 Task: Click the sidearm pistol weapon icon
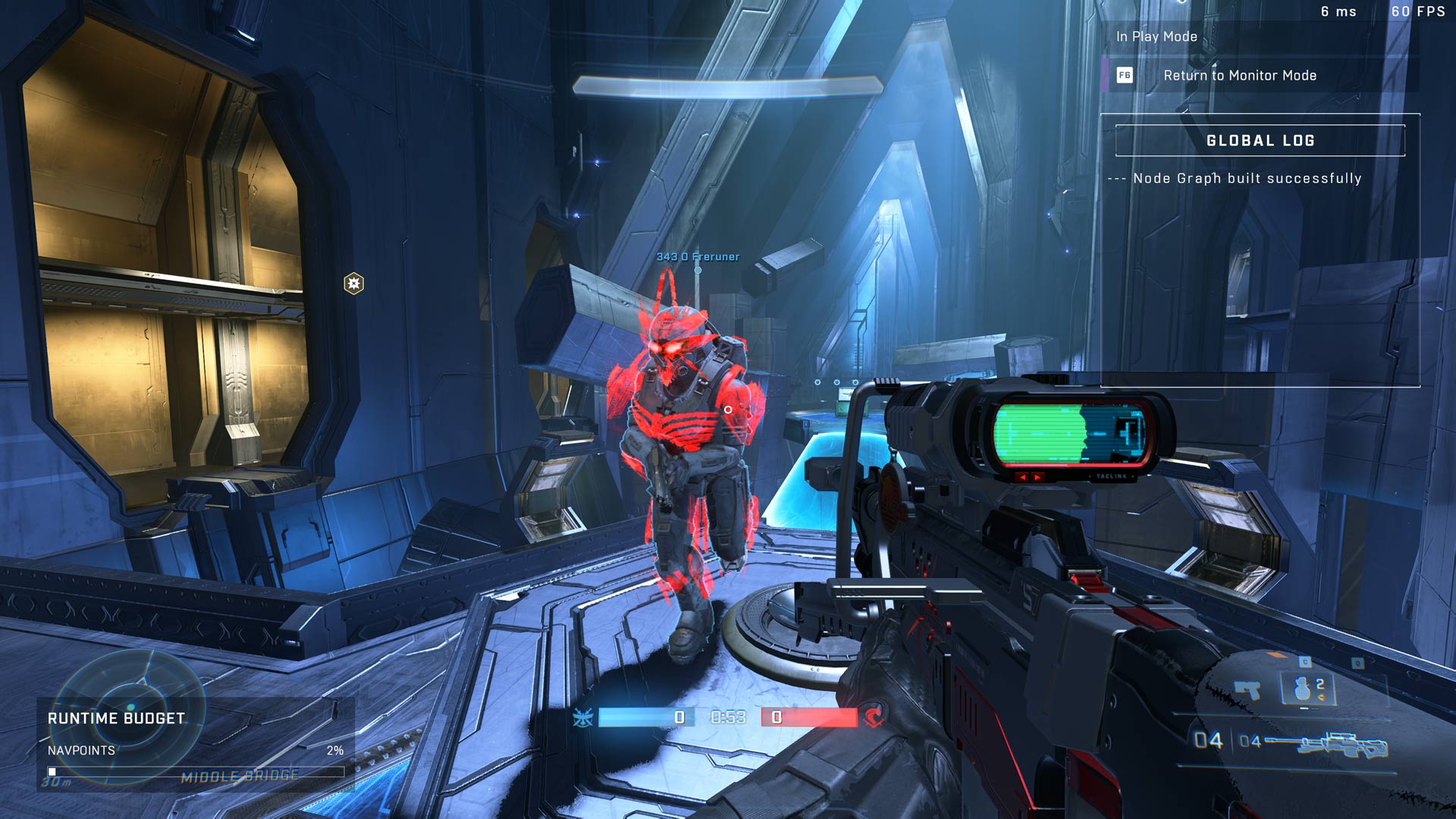pyautogui.click(x=1247, y=690)
